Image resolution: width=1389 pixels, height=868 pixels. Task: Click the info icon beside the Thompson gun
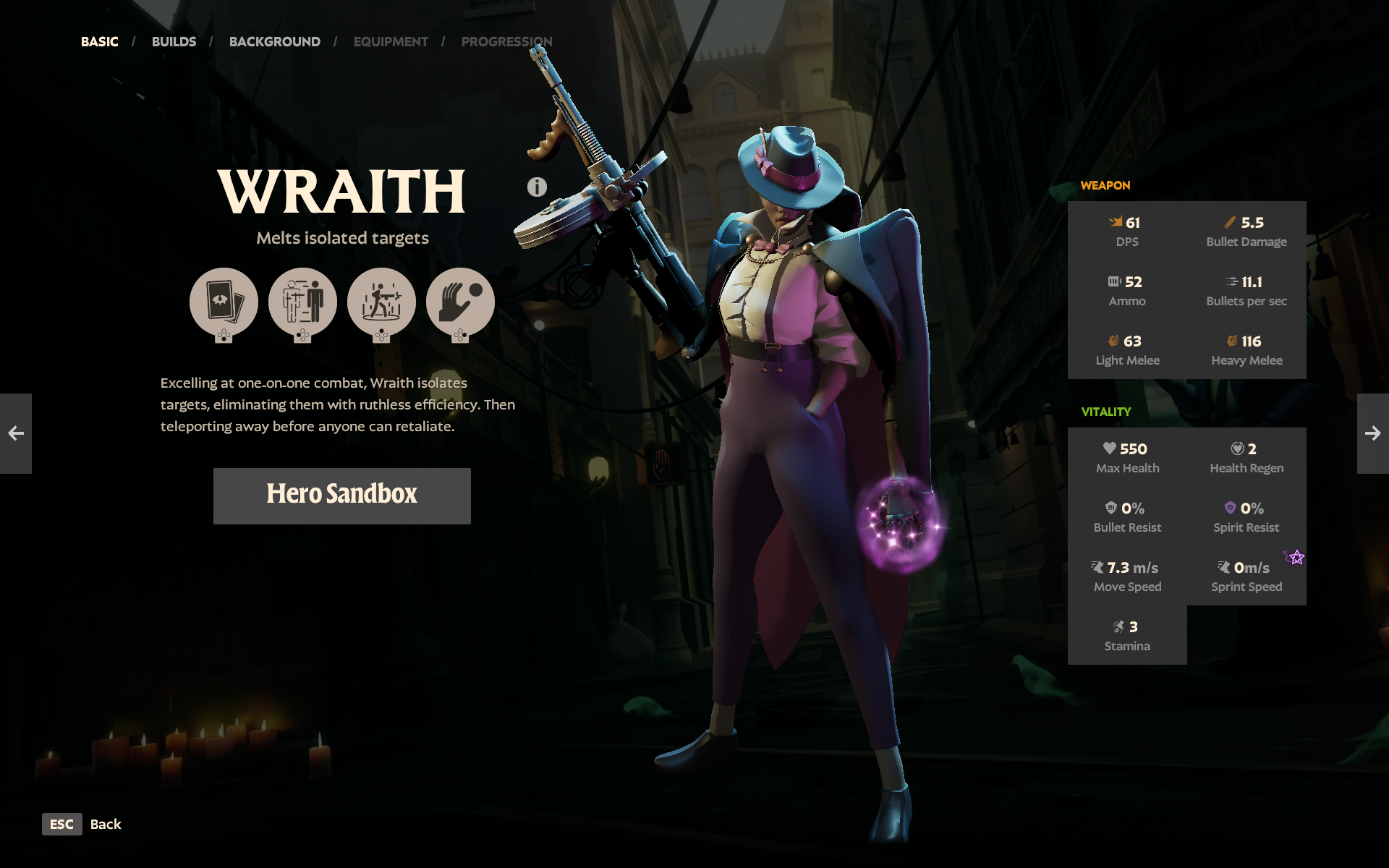coord(536,187)
